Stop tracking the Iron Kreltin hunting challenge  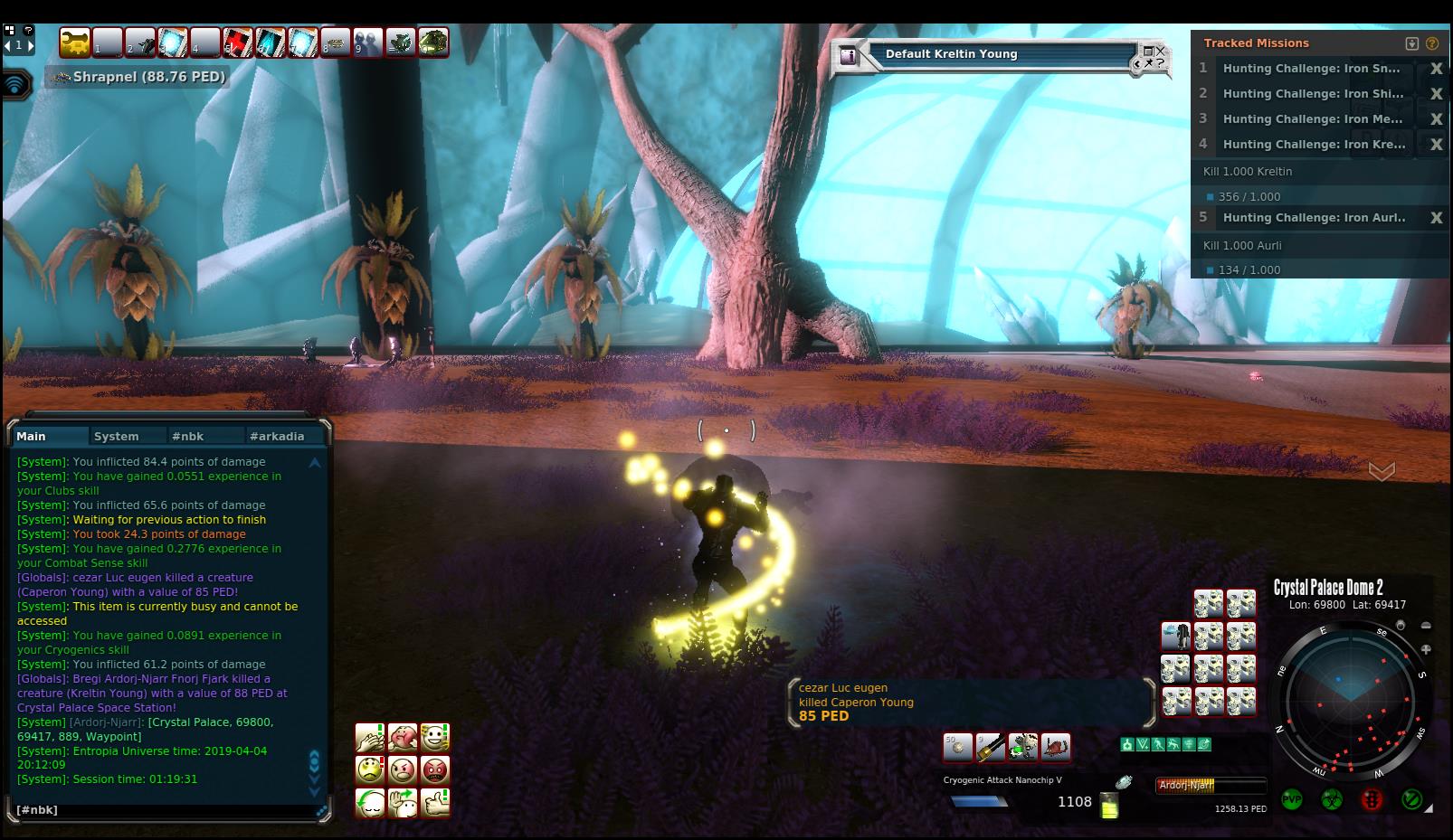[x=1436, y=145]
